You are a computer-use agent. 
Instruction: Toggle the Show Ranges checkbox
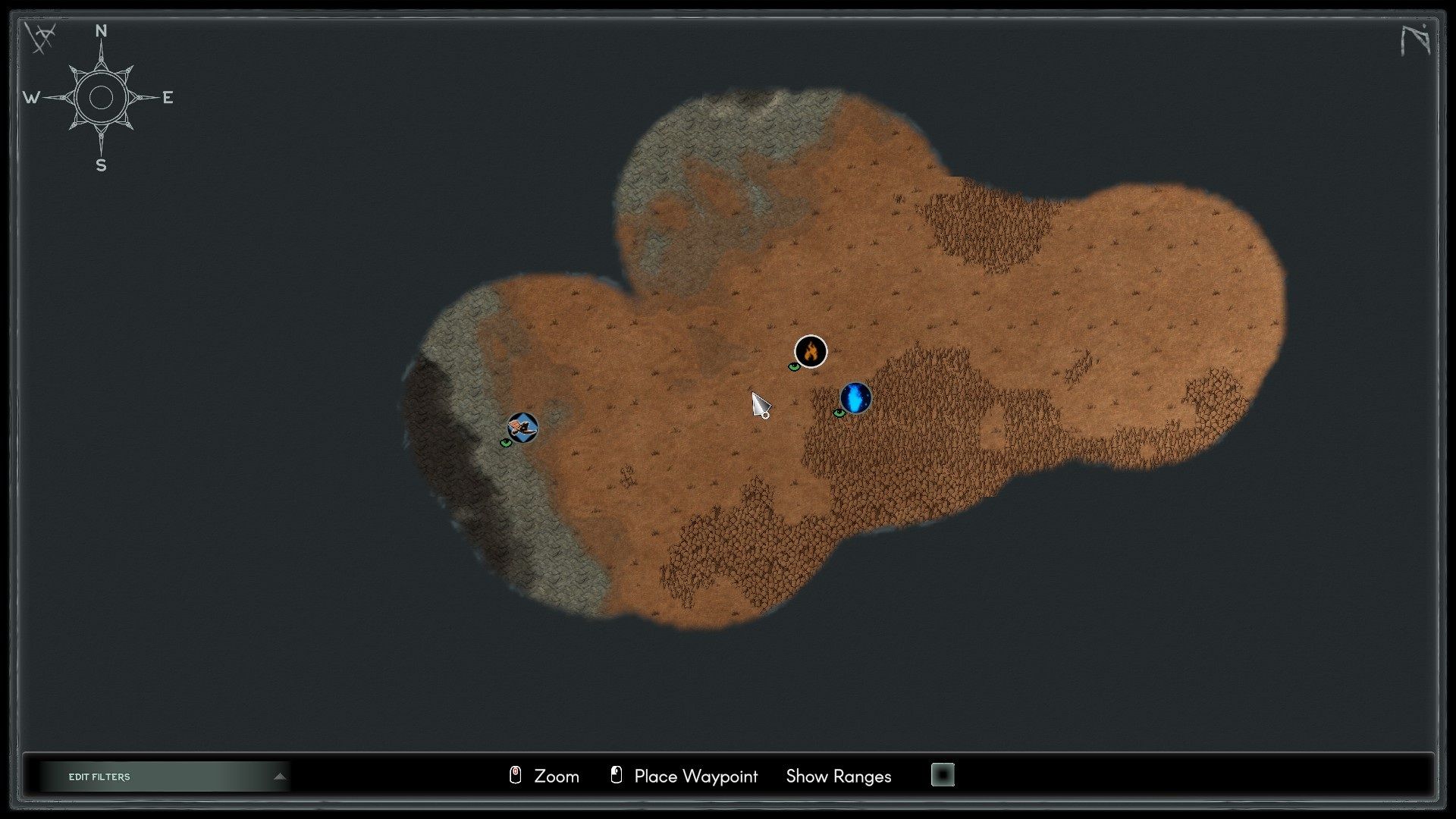click(943, 775)
